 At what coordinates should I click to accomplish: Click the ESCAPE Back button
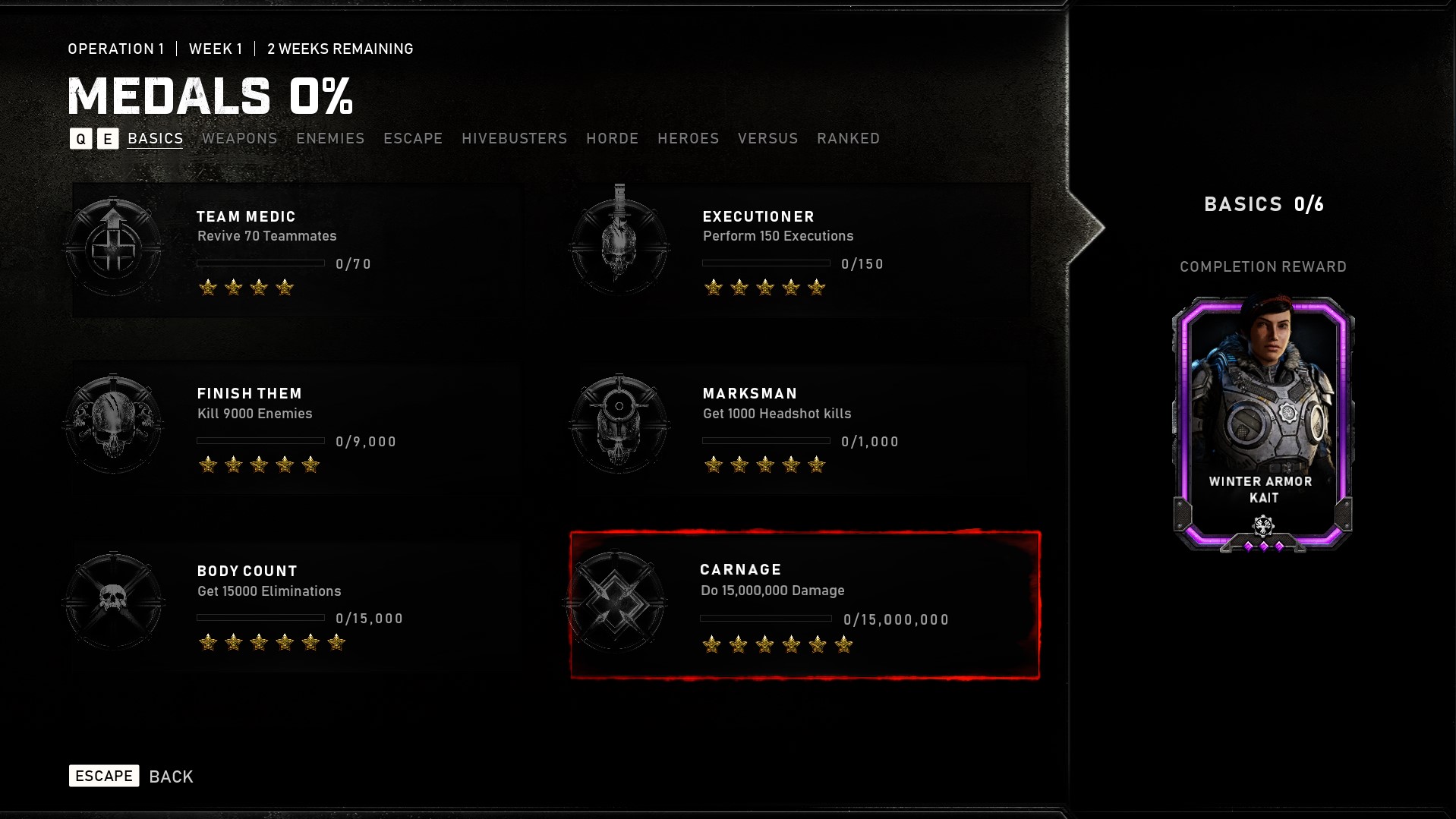coord(104,776)
